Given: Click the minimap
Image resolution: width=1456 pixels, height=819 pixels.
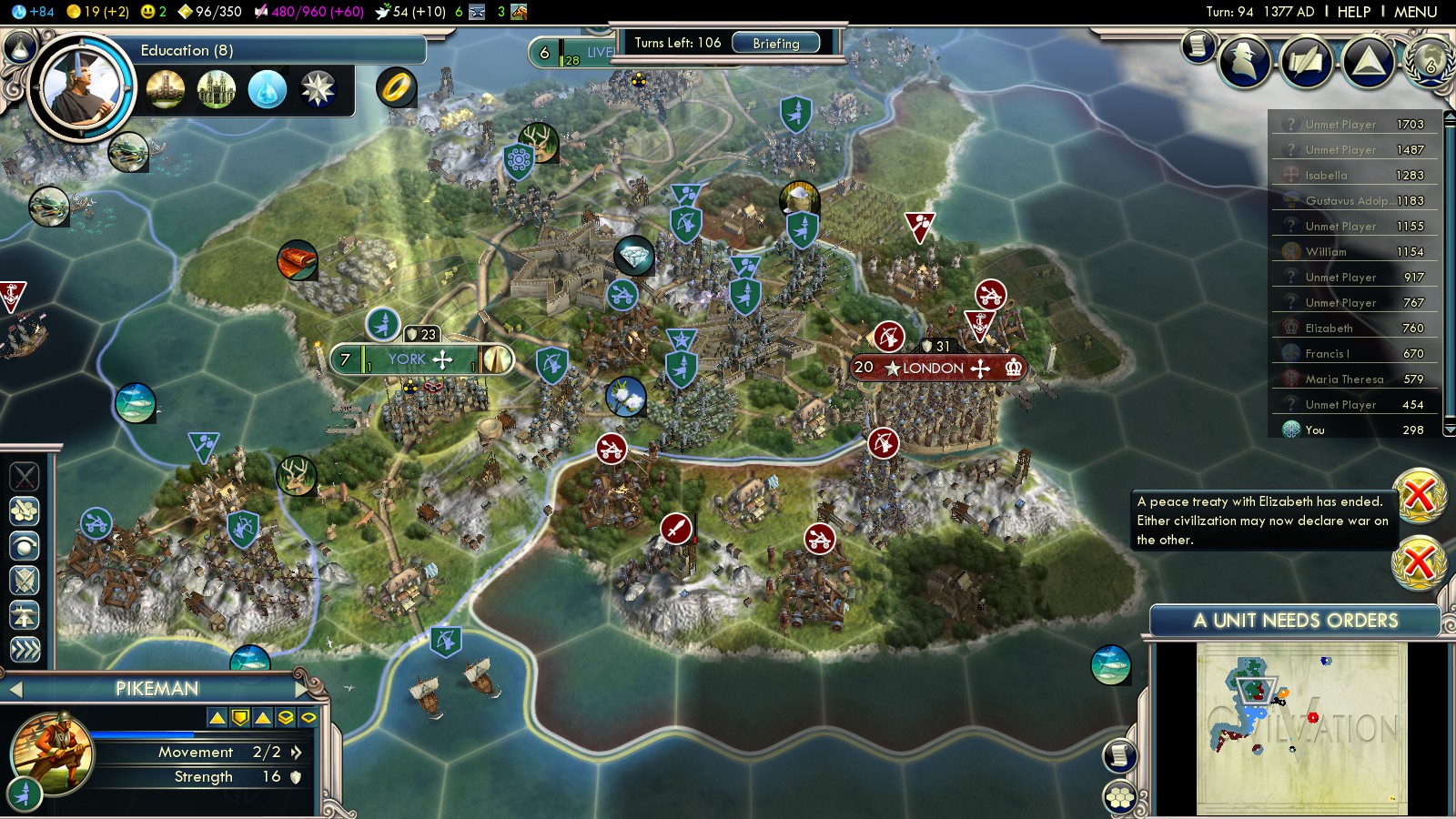Looking at the screenshot, I should 1301,728.
